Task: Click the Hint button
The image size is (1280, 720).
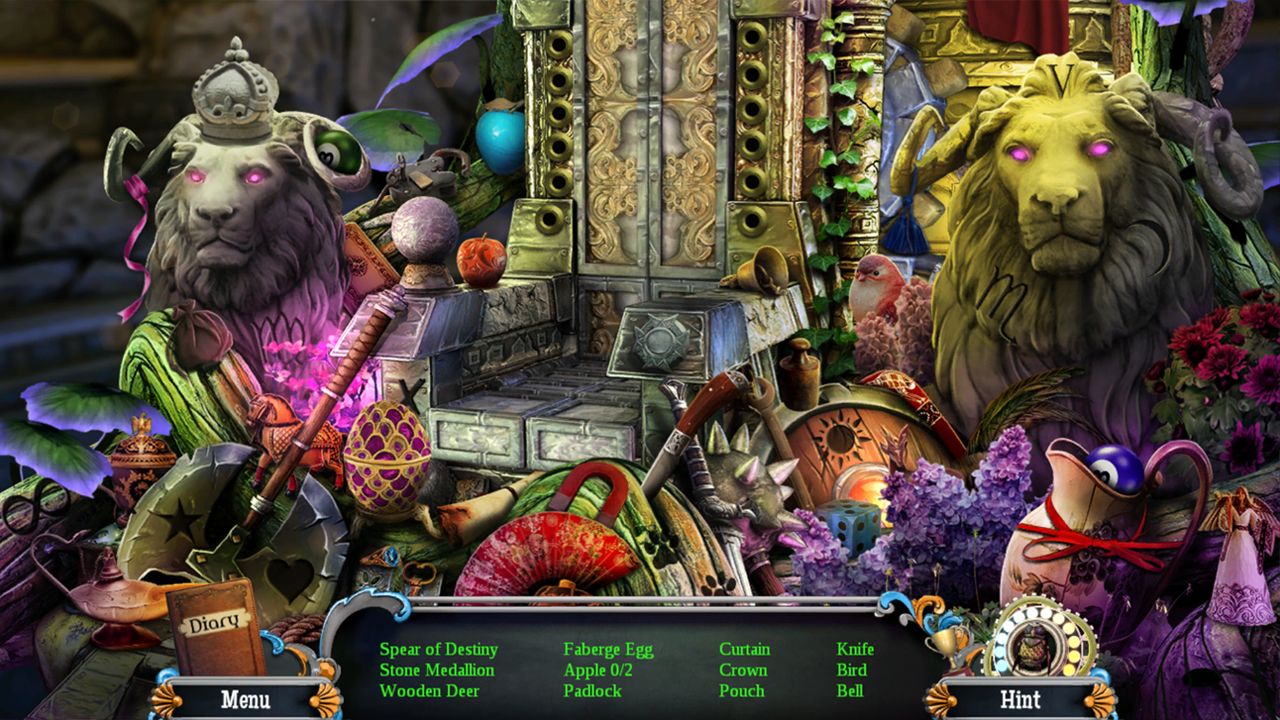Action: [1022, 700]
